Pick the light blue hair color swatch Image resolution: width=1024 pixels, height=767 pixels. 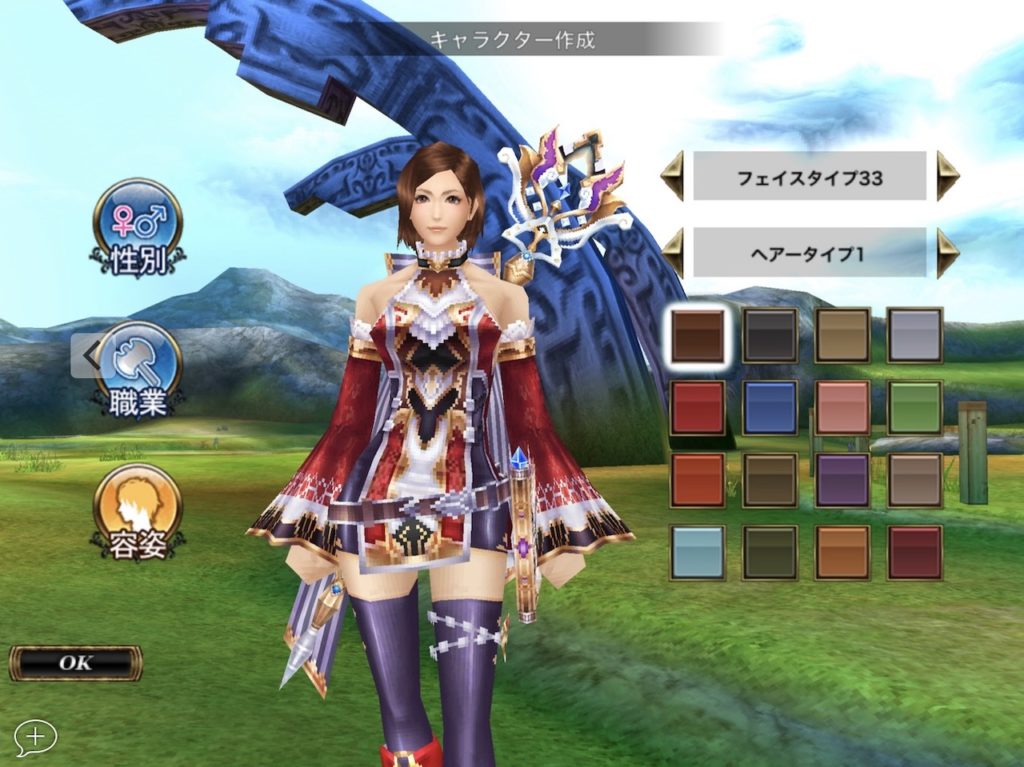(x=697, y=552)
